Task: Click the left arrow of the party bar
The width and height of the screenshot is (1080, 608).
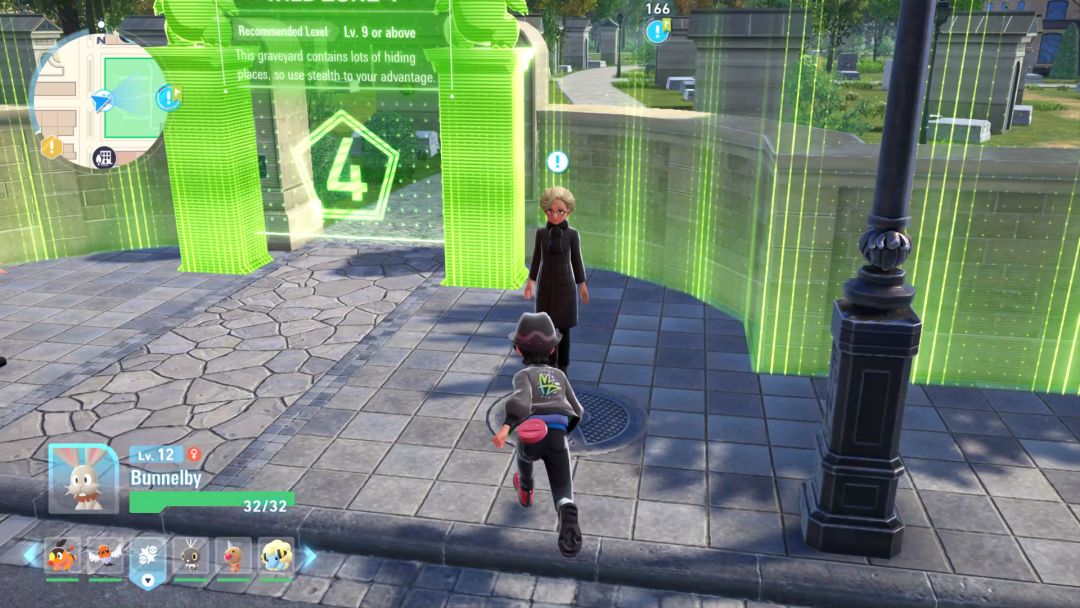Action: [31, 555]
